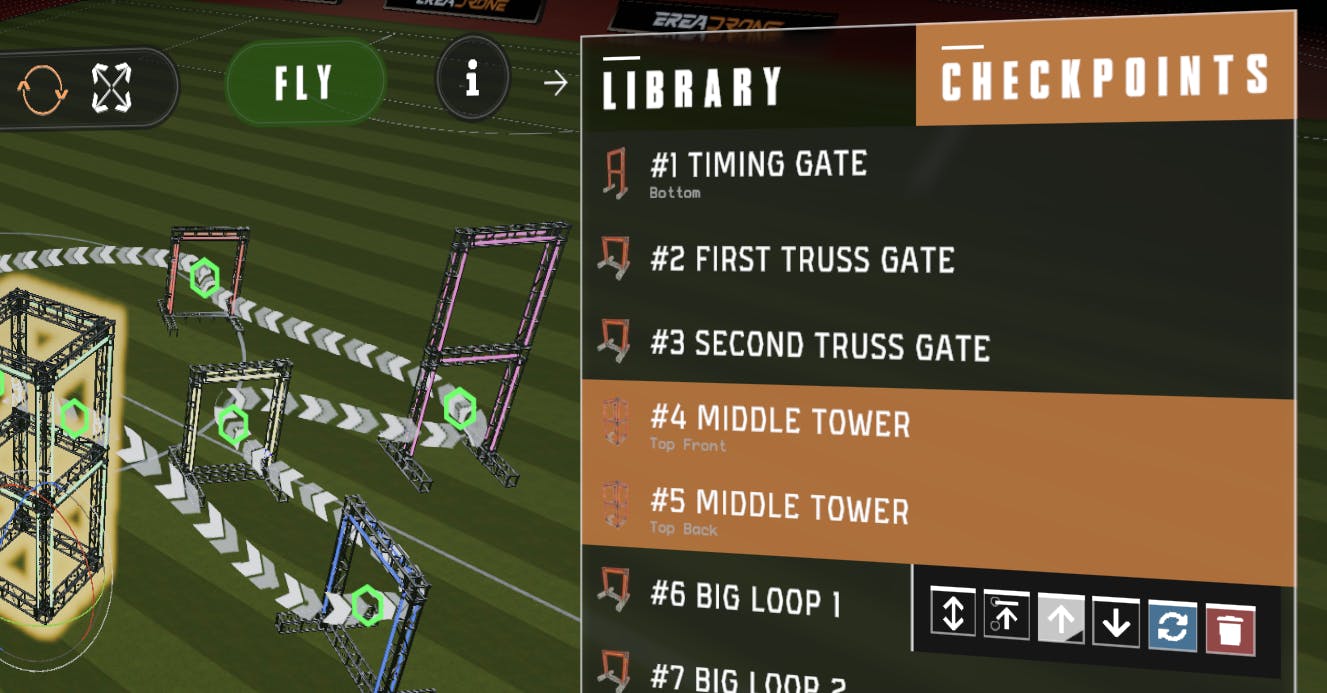Select checkpoint #2 First Truss Gate
The width and height of the screenshot is (1327, 693).
point(802,259)
